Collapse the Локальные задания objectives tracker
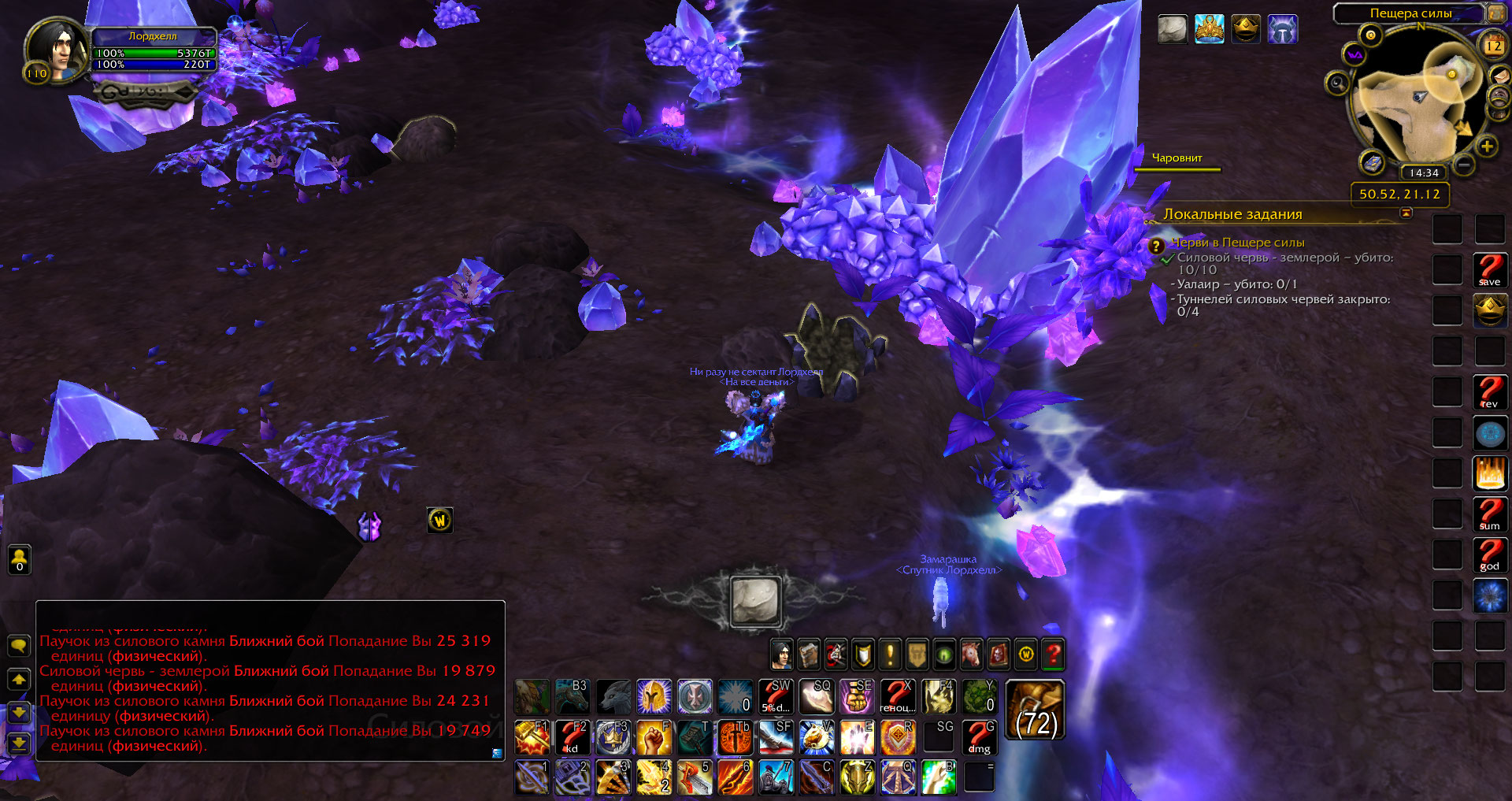The width and height of the screenshot is (1512, 801). point(1406,213)
